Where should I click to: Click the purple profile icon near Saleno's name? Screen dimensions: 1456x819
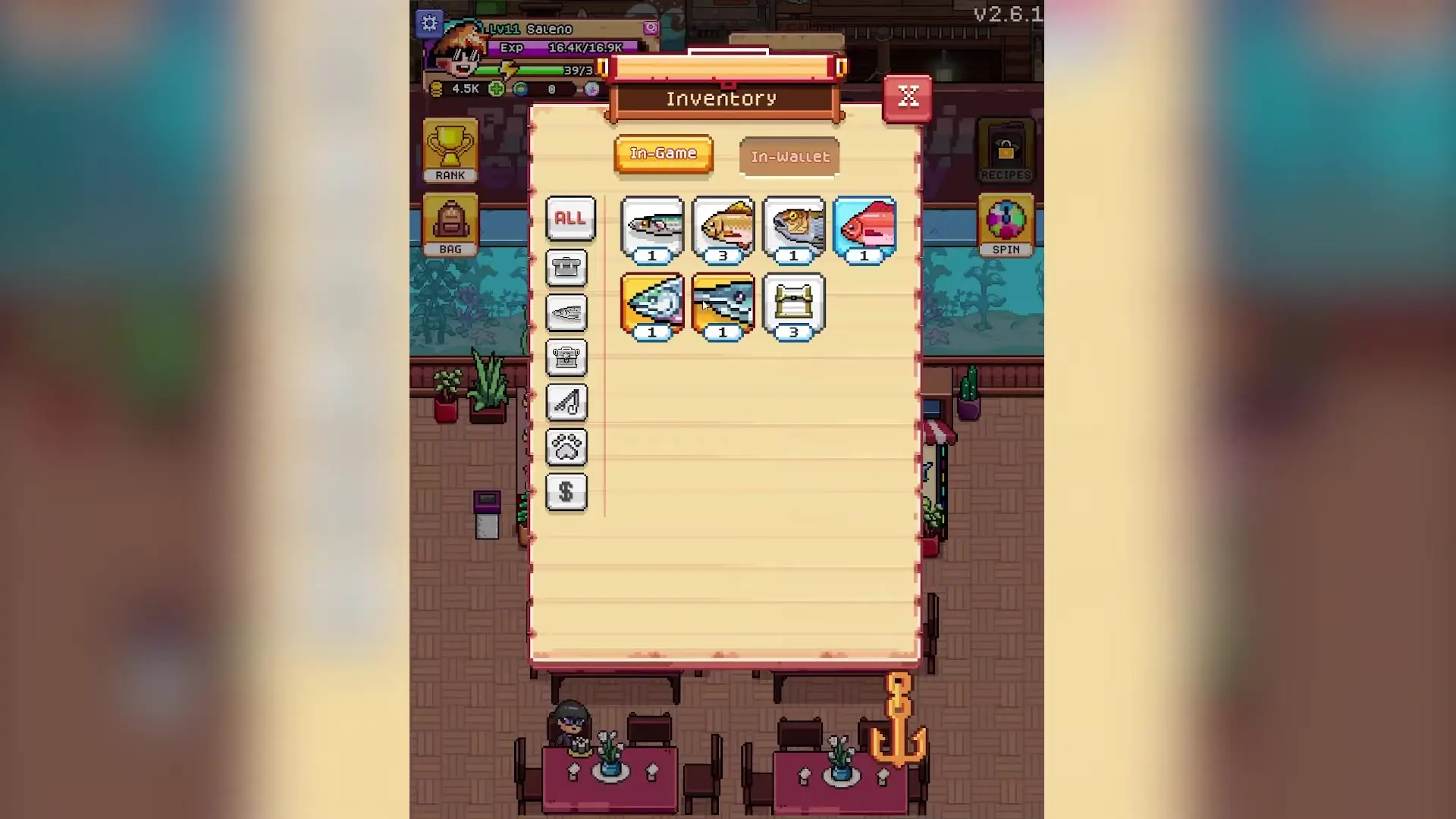click(x=651, y=28)
